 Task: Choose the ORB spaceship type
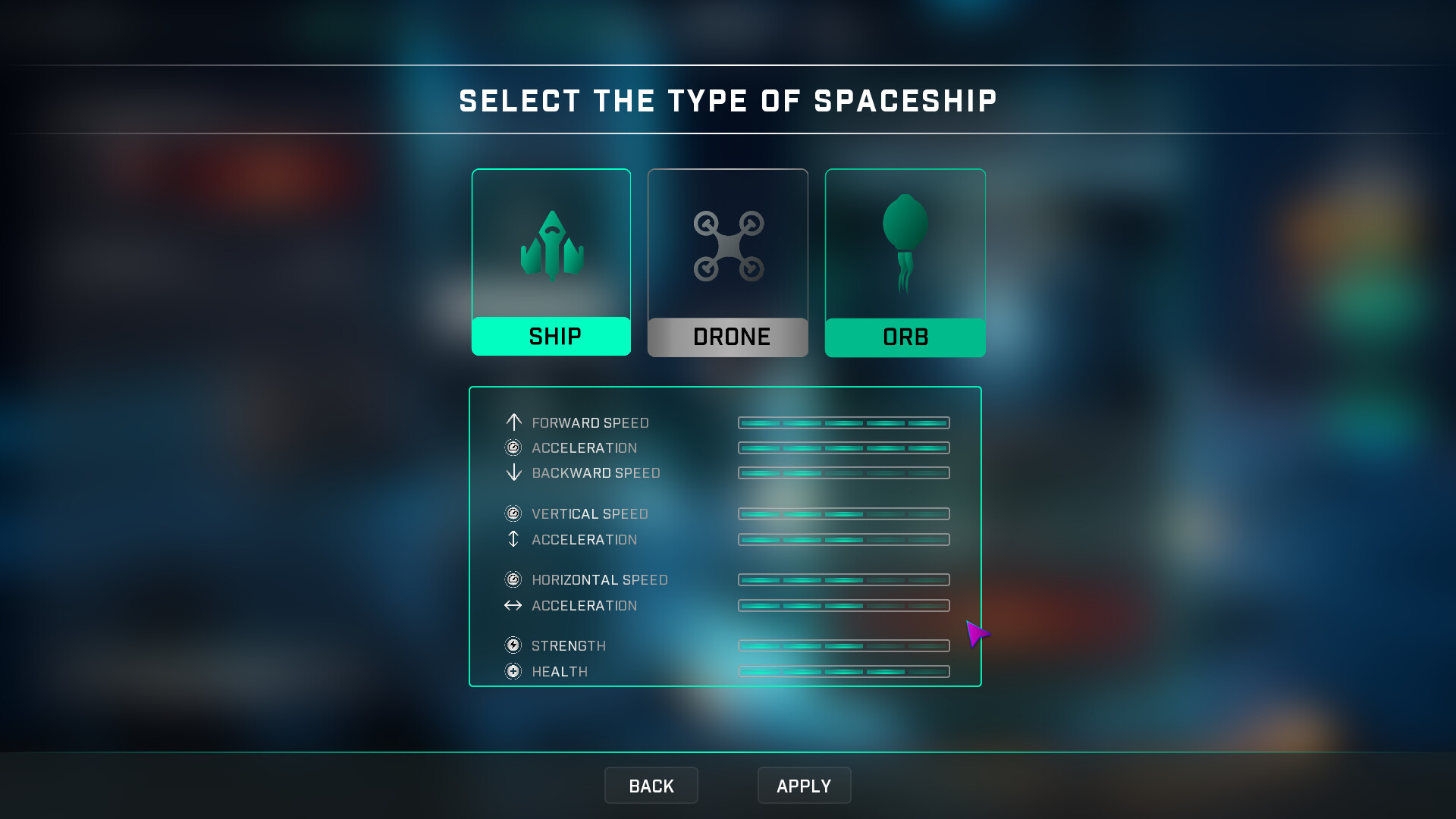(x=904, y=336)
